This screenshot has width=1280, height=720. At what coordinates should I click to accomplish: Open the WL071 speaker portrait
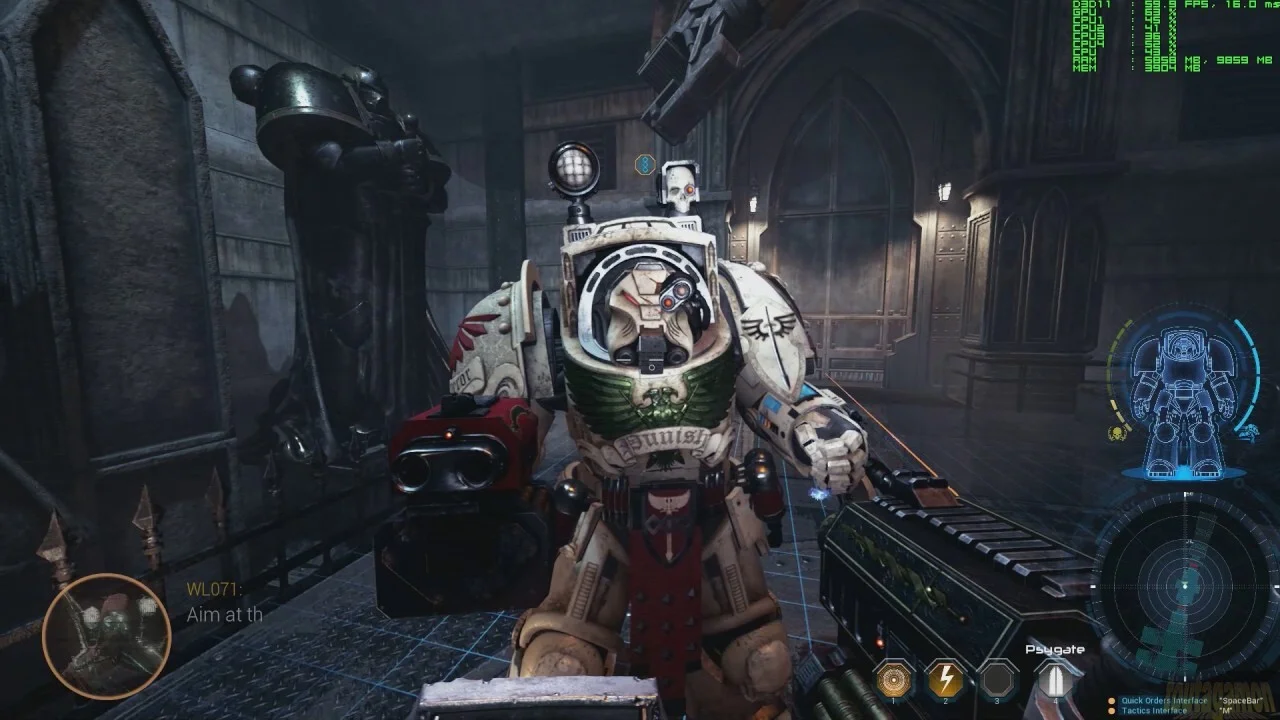pos(106,636)
